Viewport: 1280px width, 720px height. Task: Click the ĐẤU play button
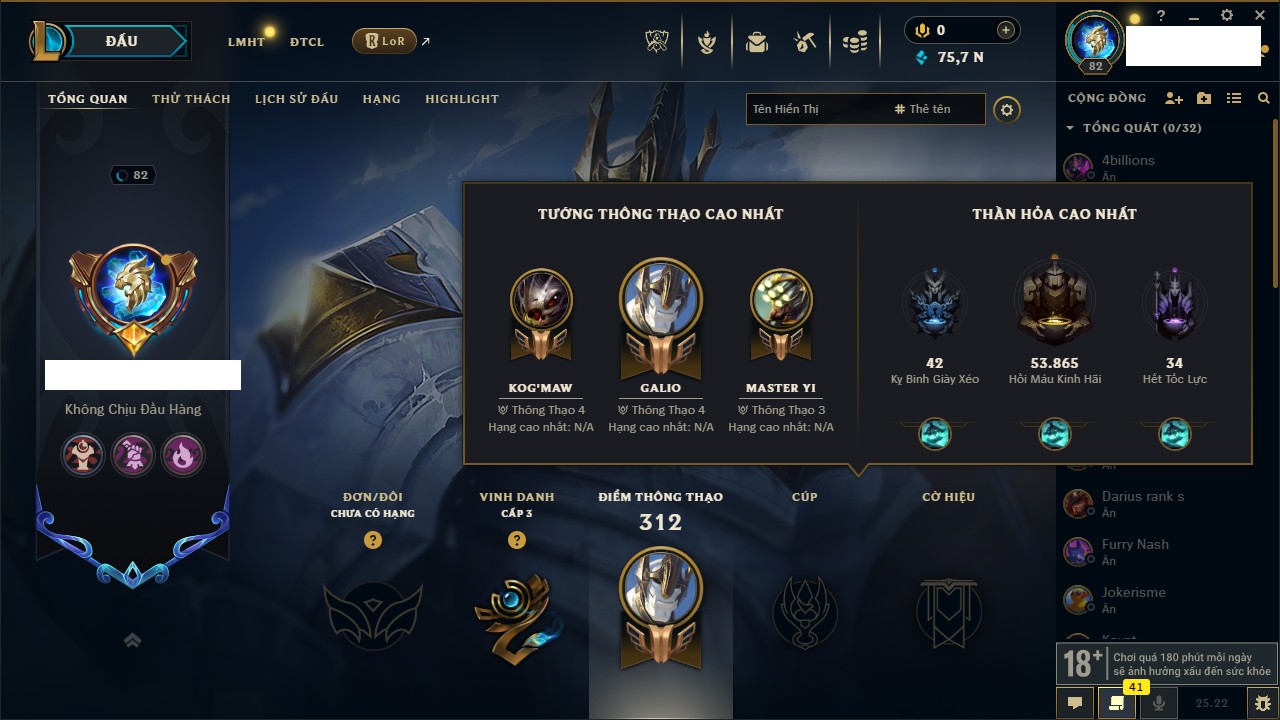(122, 41)
